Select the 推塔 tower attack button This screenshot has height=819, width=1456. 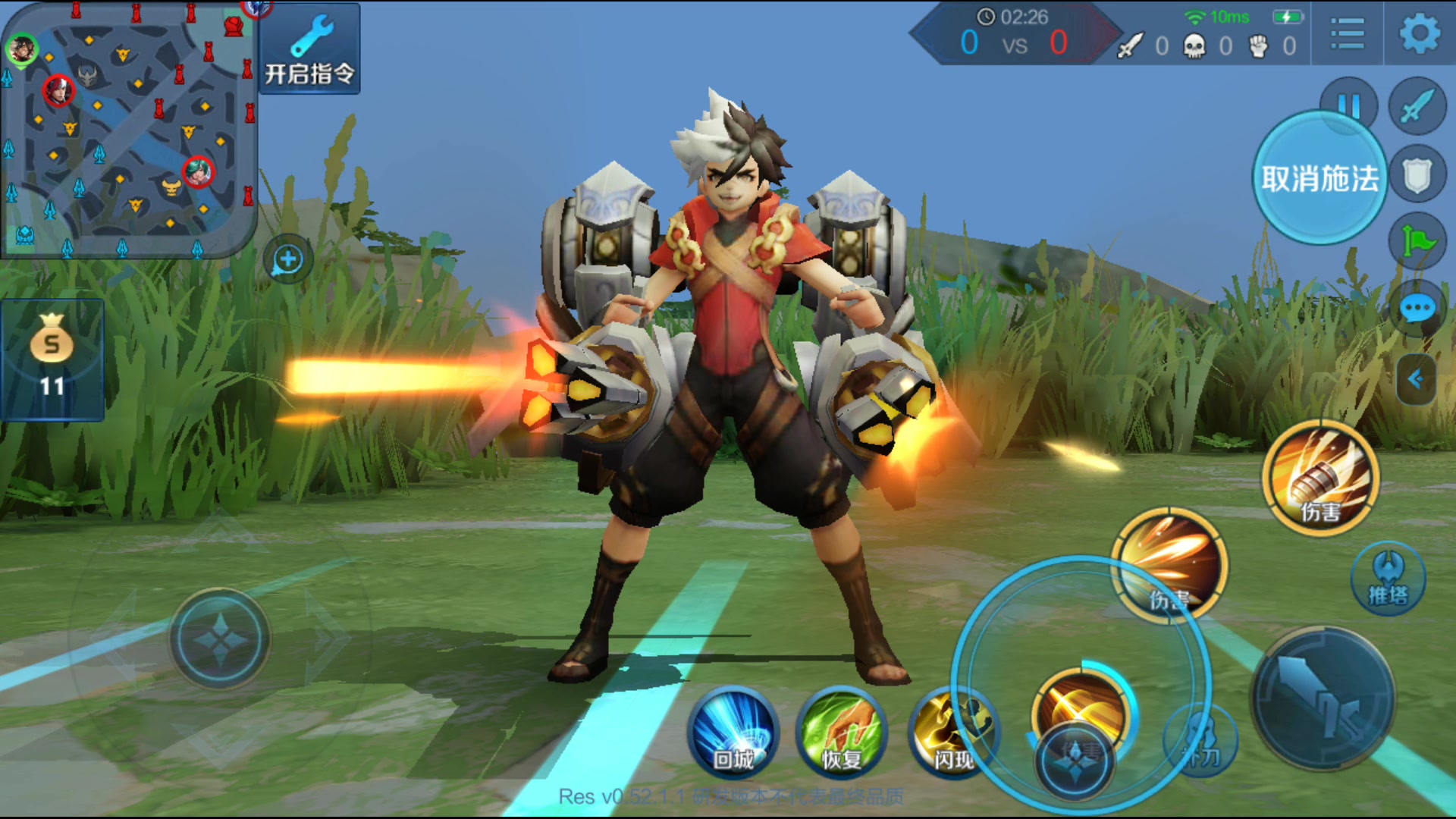1388,579
